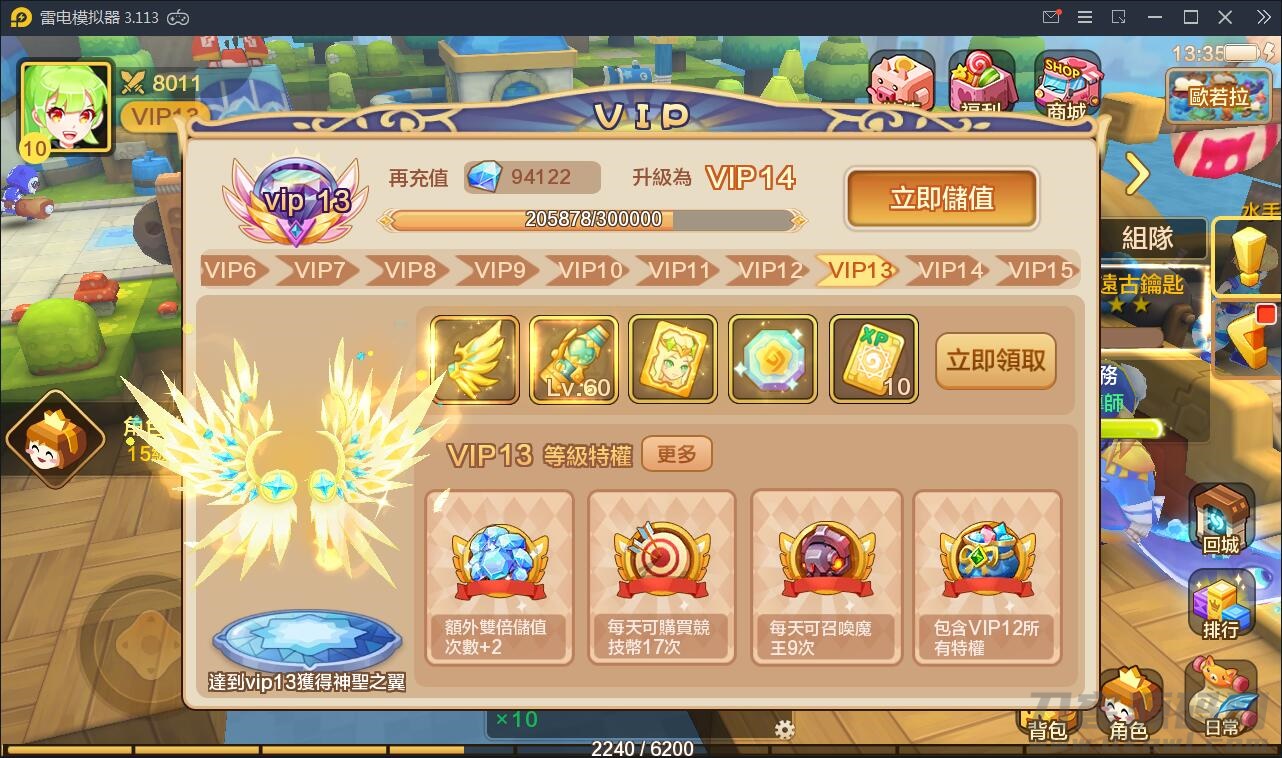
Task: Open the 日常 daily icon bottom right
Action: pyautogui.click(x=1222, y=697)
